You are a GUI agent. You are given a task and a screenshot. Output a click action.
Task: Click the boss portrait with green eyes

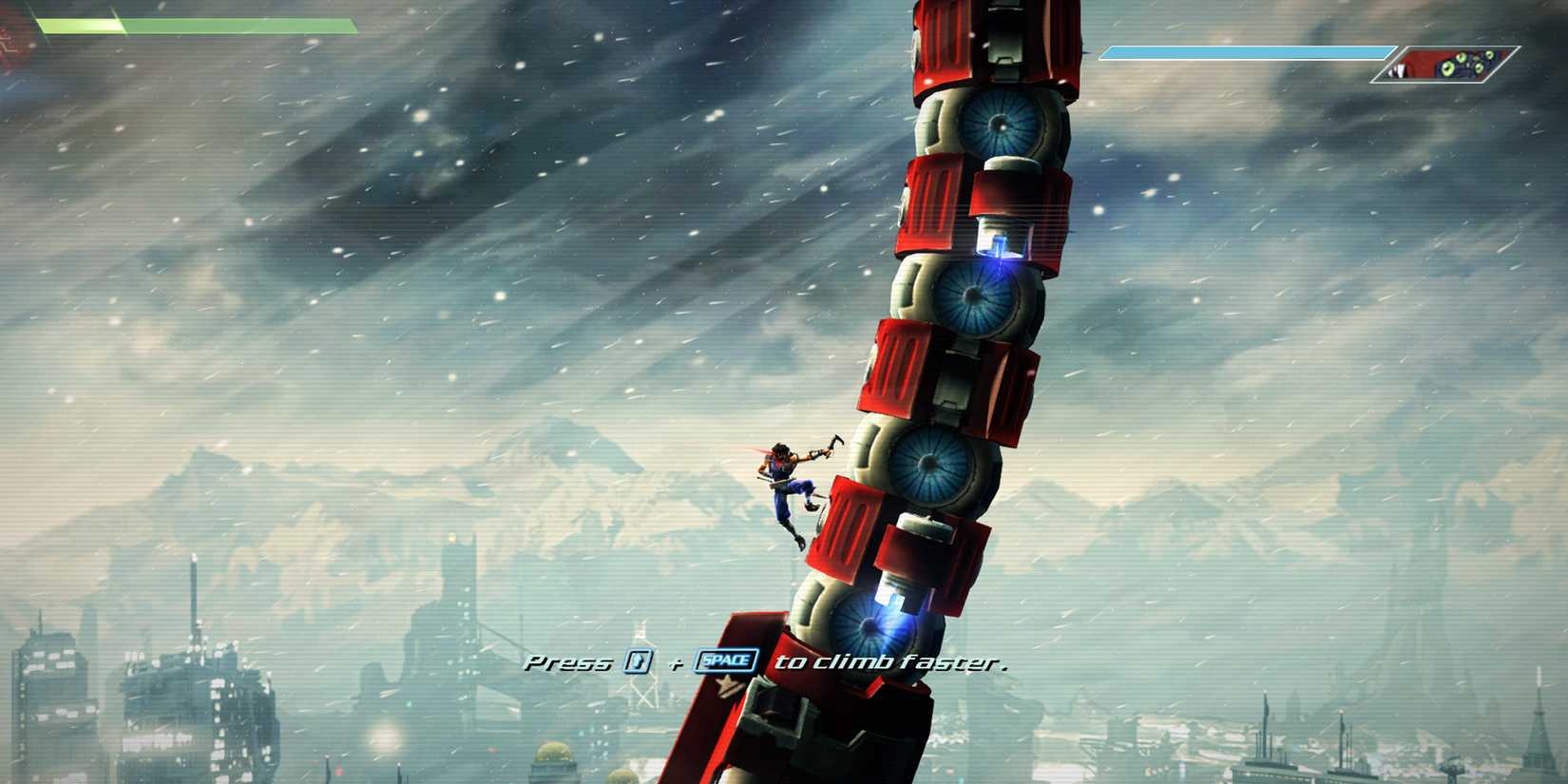1468,65
